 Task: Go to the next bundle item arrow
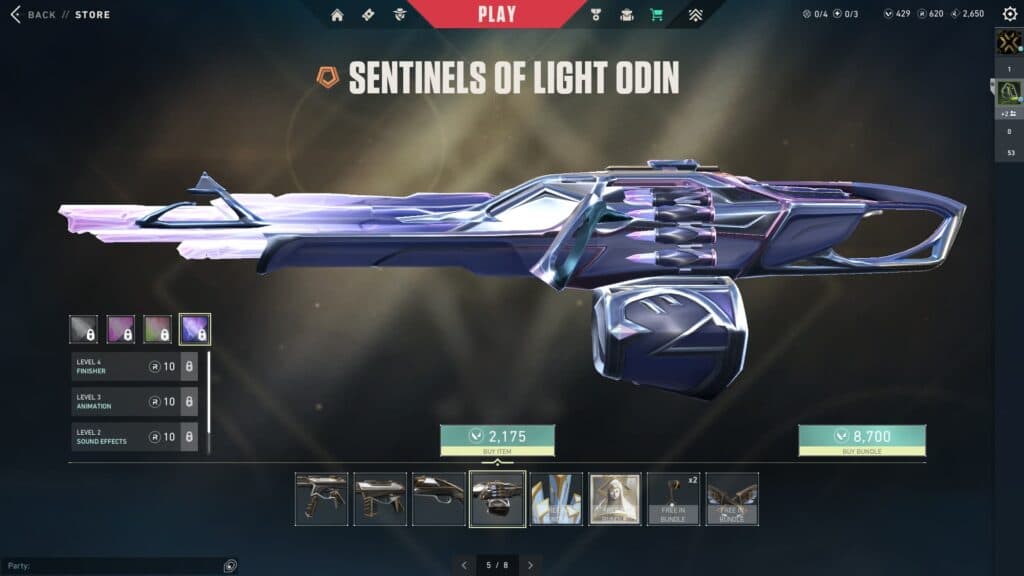click(531, 565)
